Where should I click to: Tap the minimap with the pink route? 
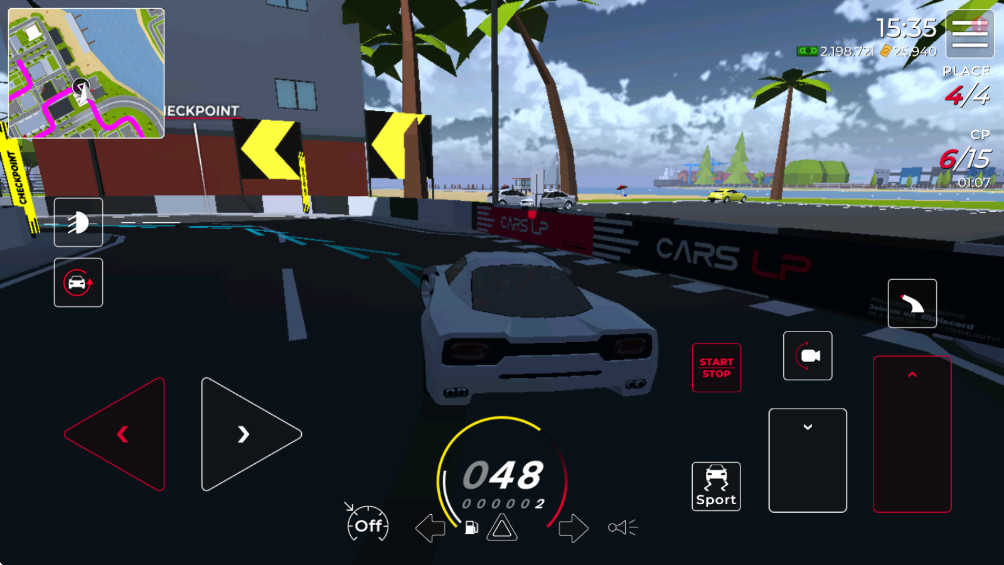coord(87,73)
